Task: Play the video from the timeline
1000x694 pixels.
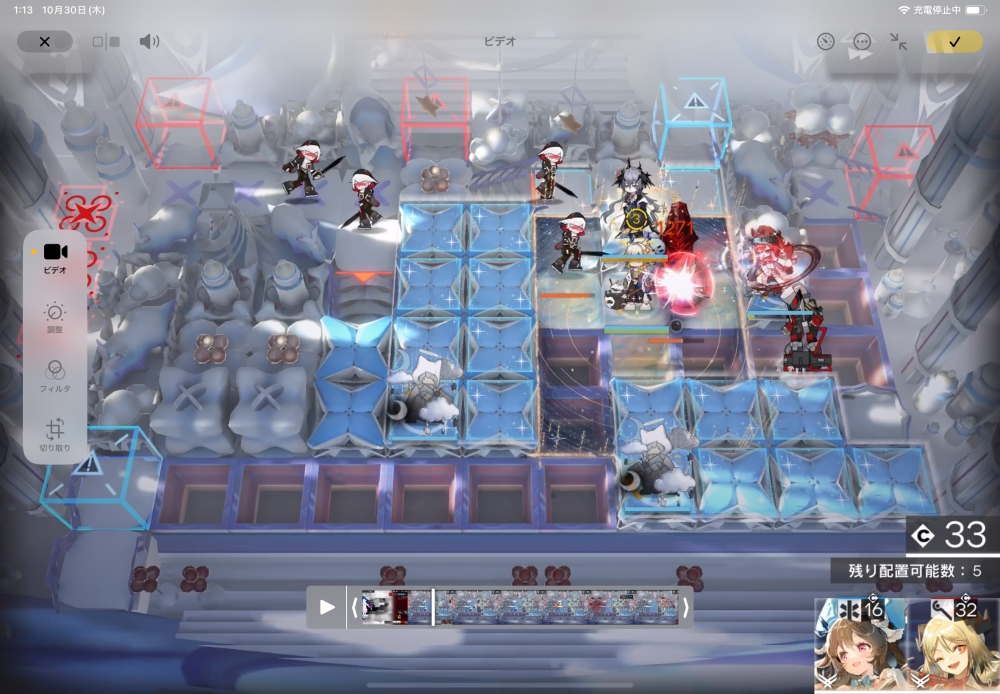Action: tap(327, 607)
